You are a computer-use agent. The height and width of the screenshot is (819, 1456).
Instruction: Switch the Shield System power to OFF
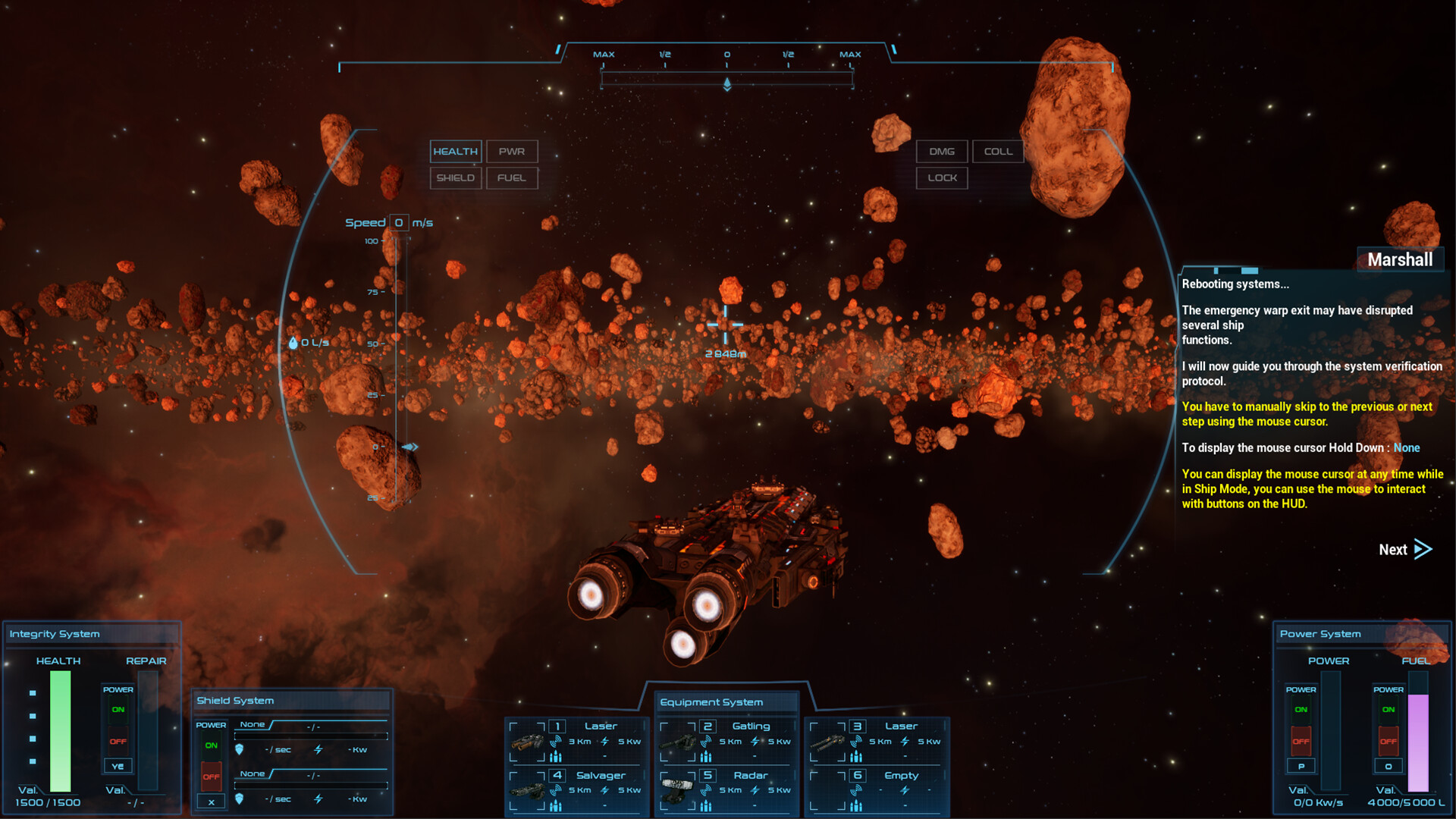pyautogui.click(x=211, y=777)
